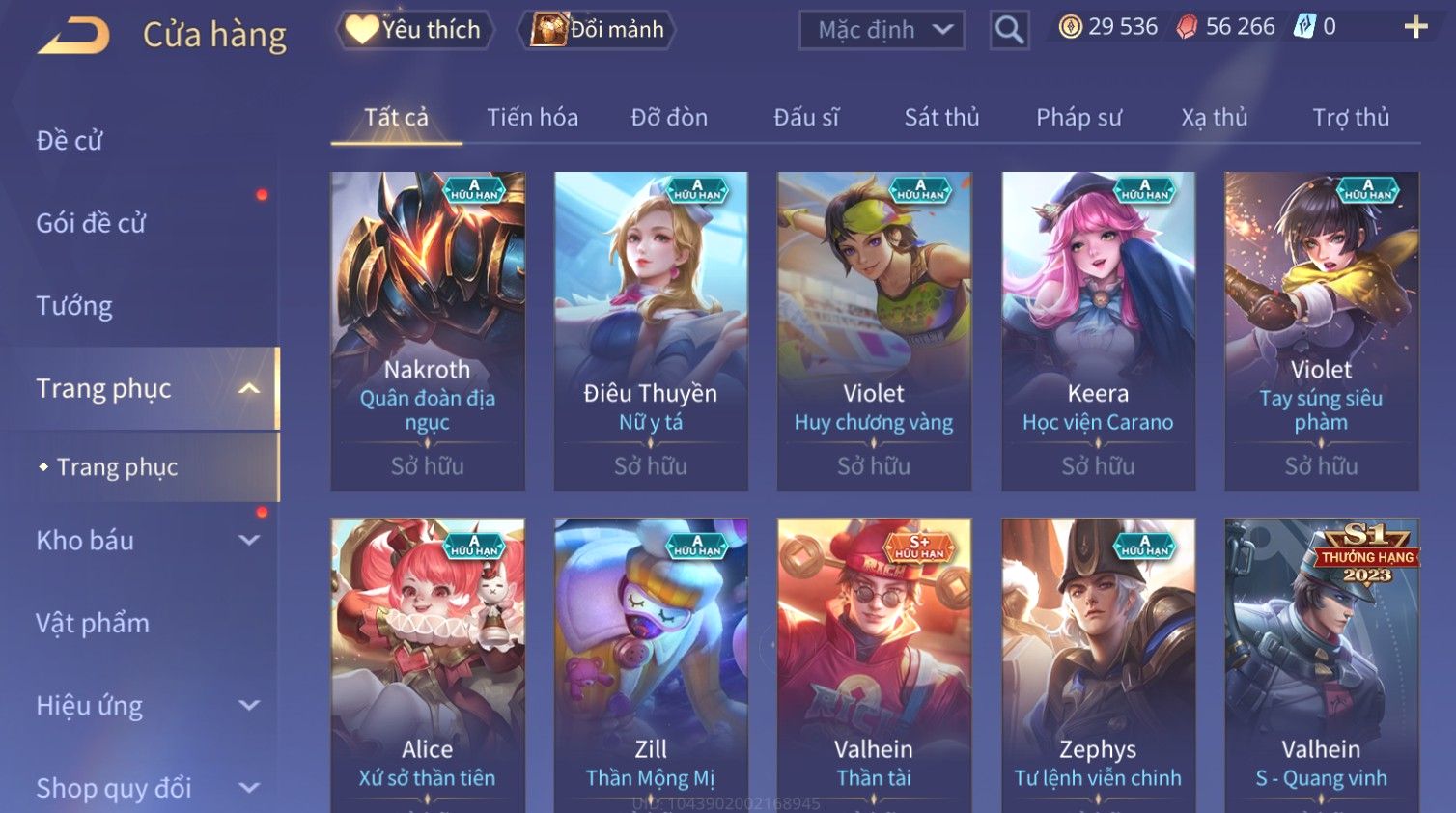Add currency with the plus button

click(1415, 27)
